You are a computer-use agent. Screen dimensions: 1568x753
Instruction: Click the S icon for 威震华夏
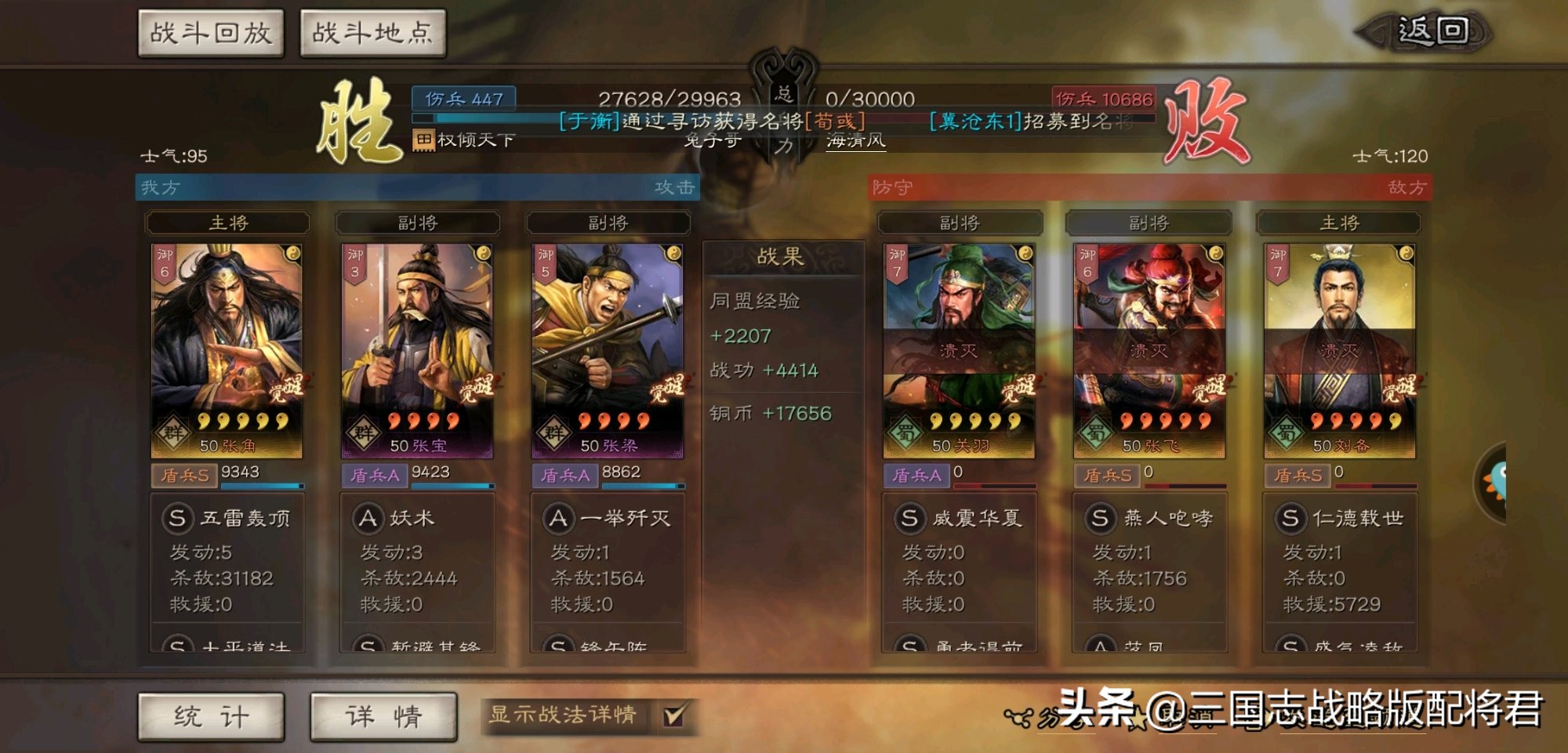(x=911, y=518)
